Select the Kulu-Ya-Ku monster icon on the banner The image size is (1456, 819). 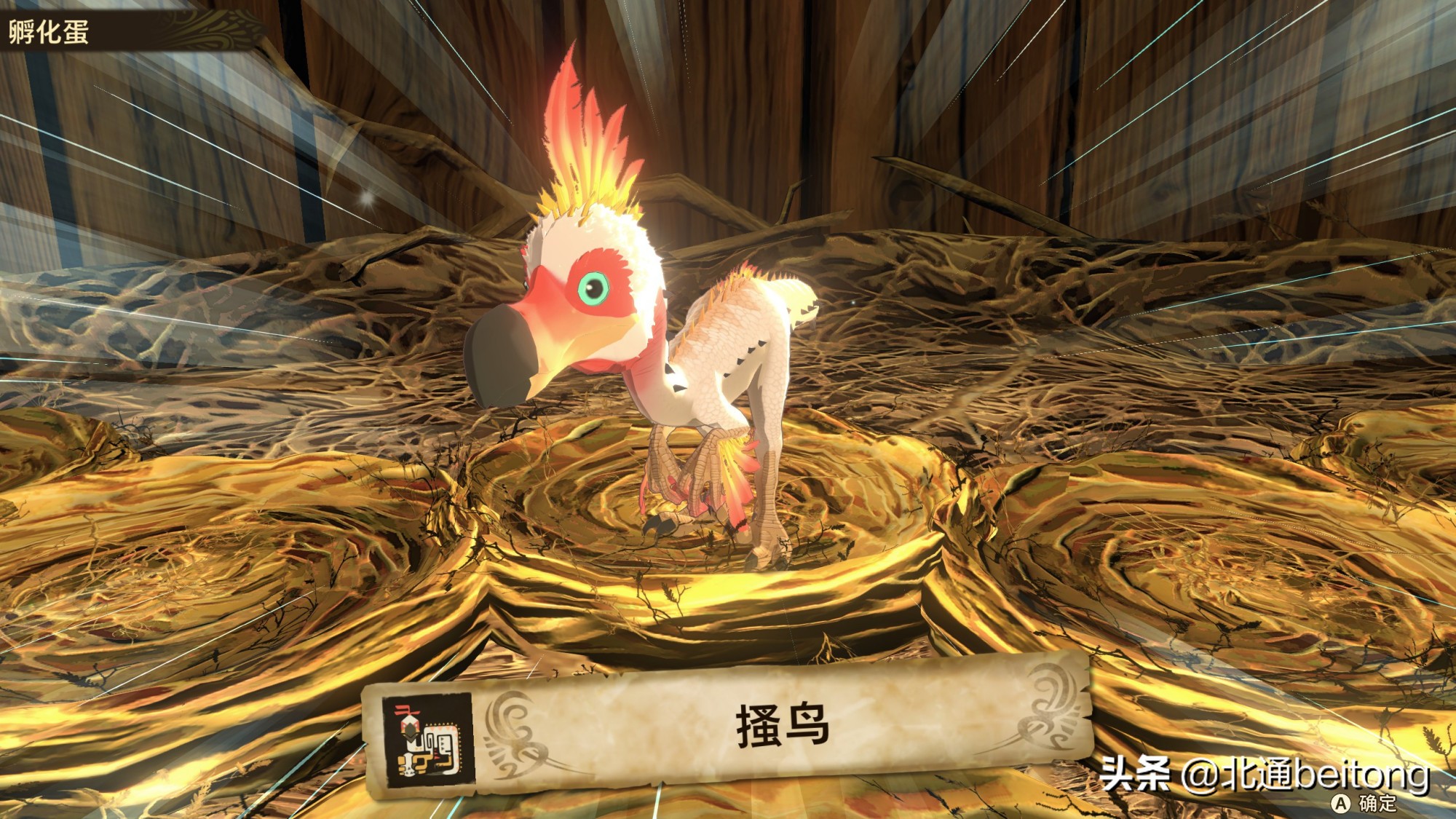(429, 740)
